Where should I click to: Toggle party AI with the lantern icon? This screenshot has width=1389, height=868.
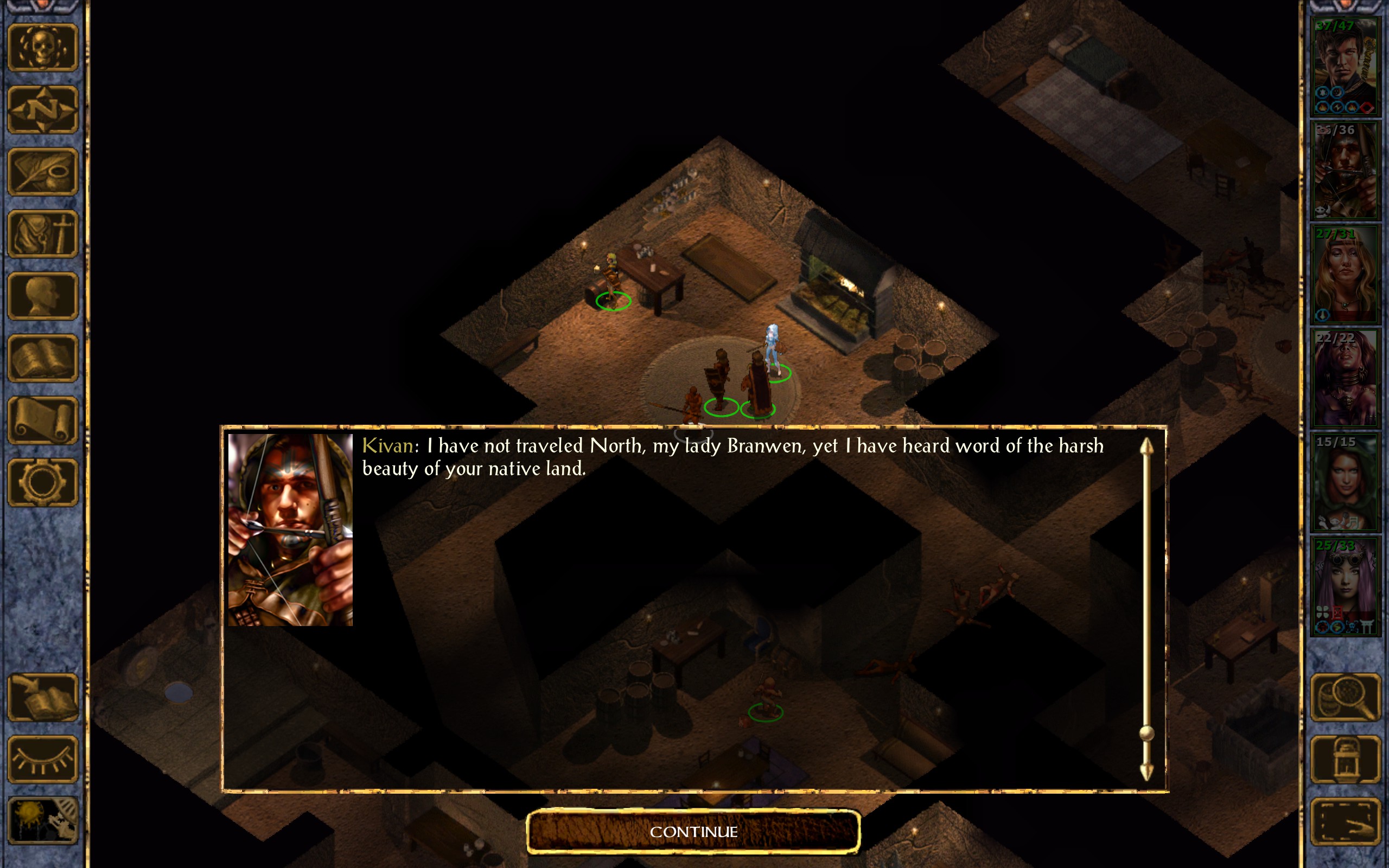point(1345,759)
